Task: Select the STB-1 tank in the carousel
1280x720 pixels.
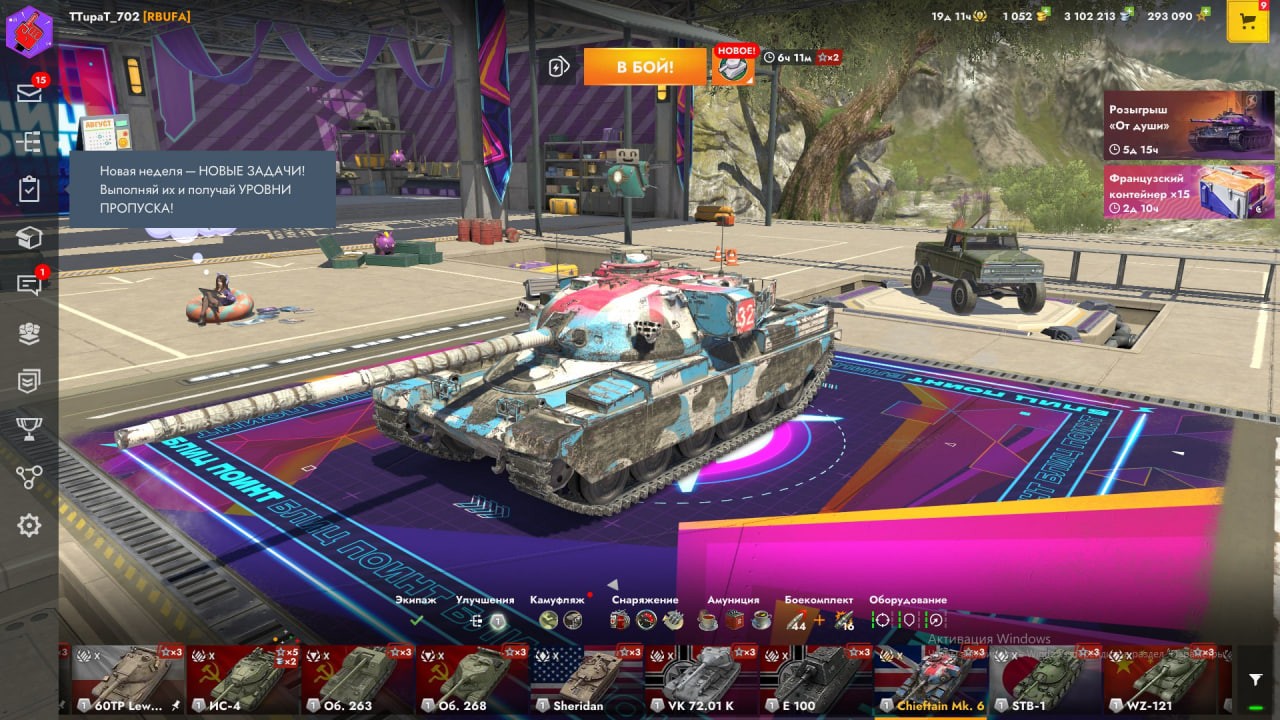Action: click(x=1044, y=678)
